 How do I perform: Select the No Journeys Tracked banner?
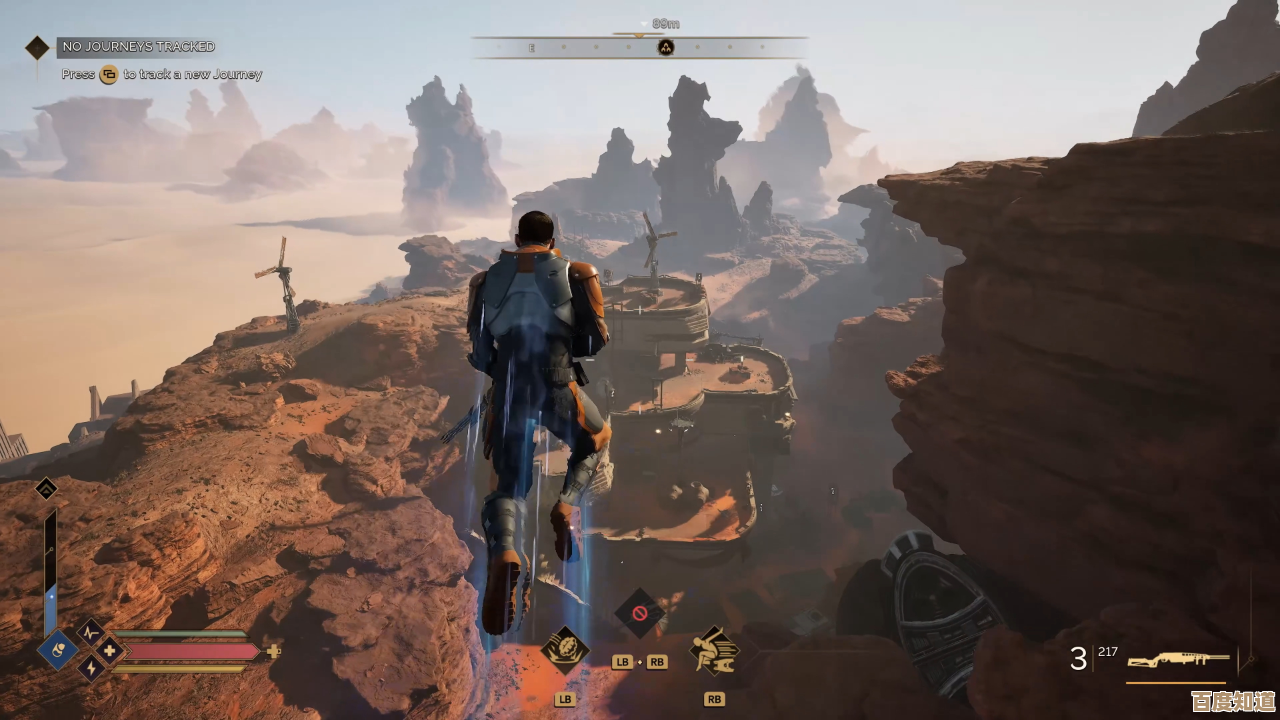(x=137, y=47)
